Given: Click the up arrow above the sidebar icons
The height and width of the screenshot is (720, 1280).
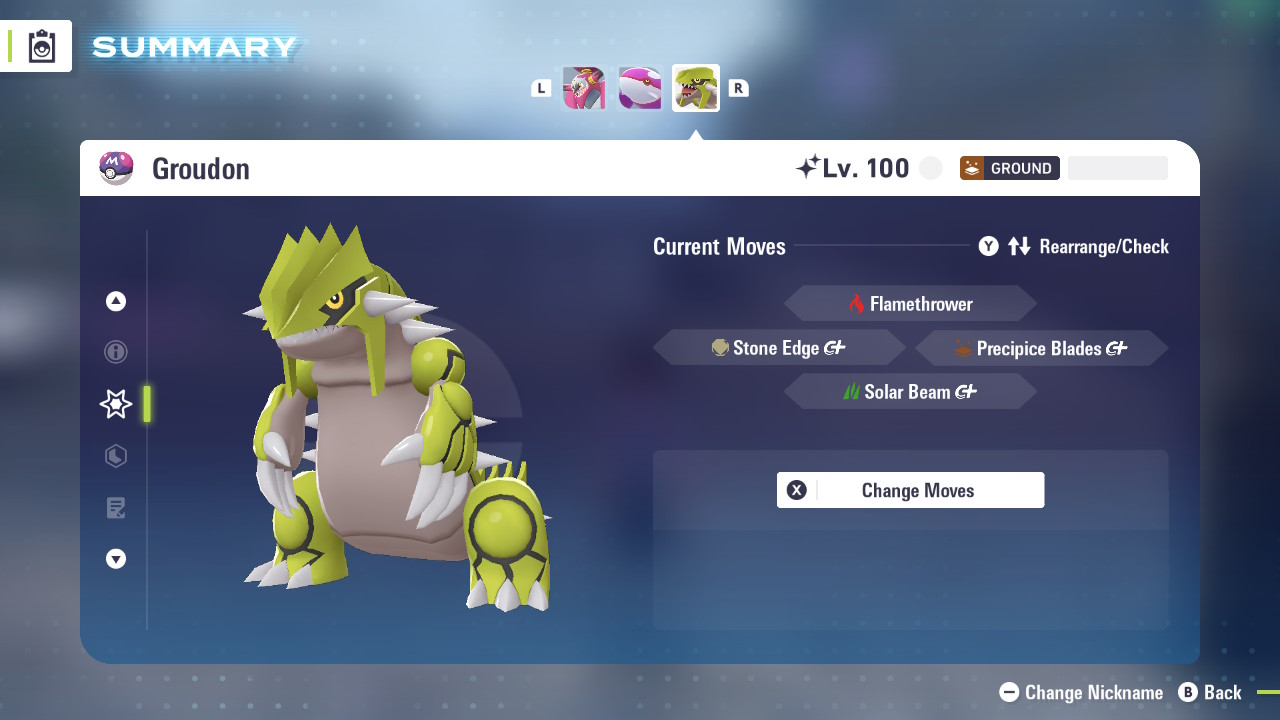Looking at the screenshot, I should click(x=116, y=300).
